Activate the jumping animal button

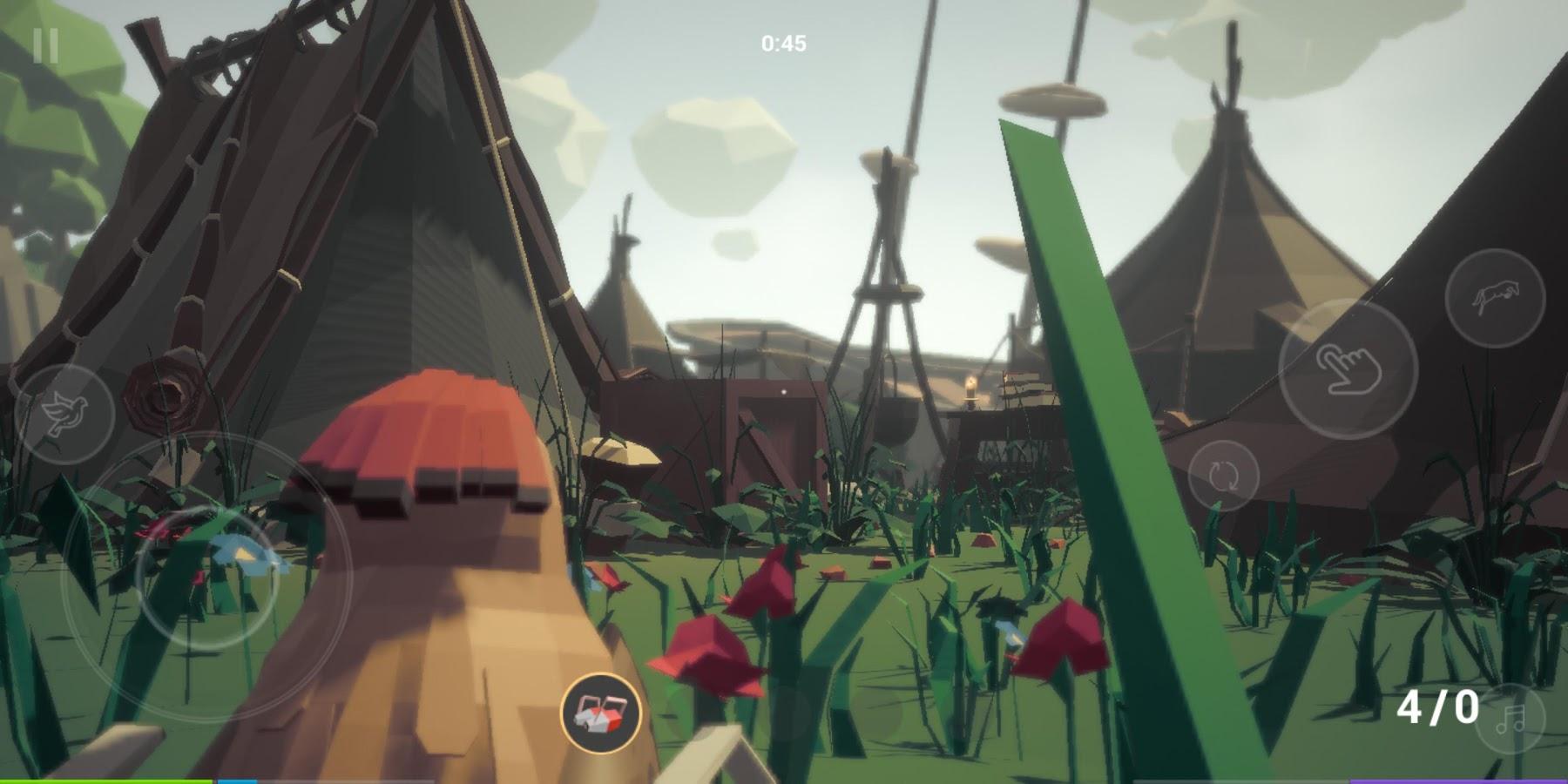pos(1494,299)
